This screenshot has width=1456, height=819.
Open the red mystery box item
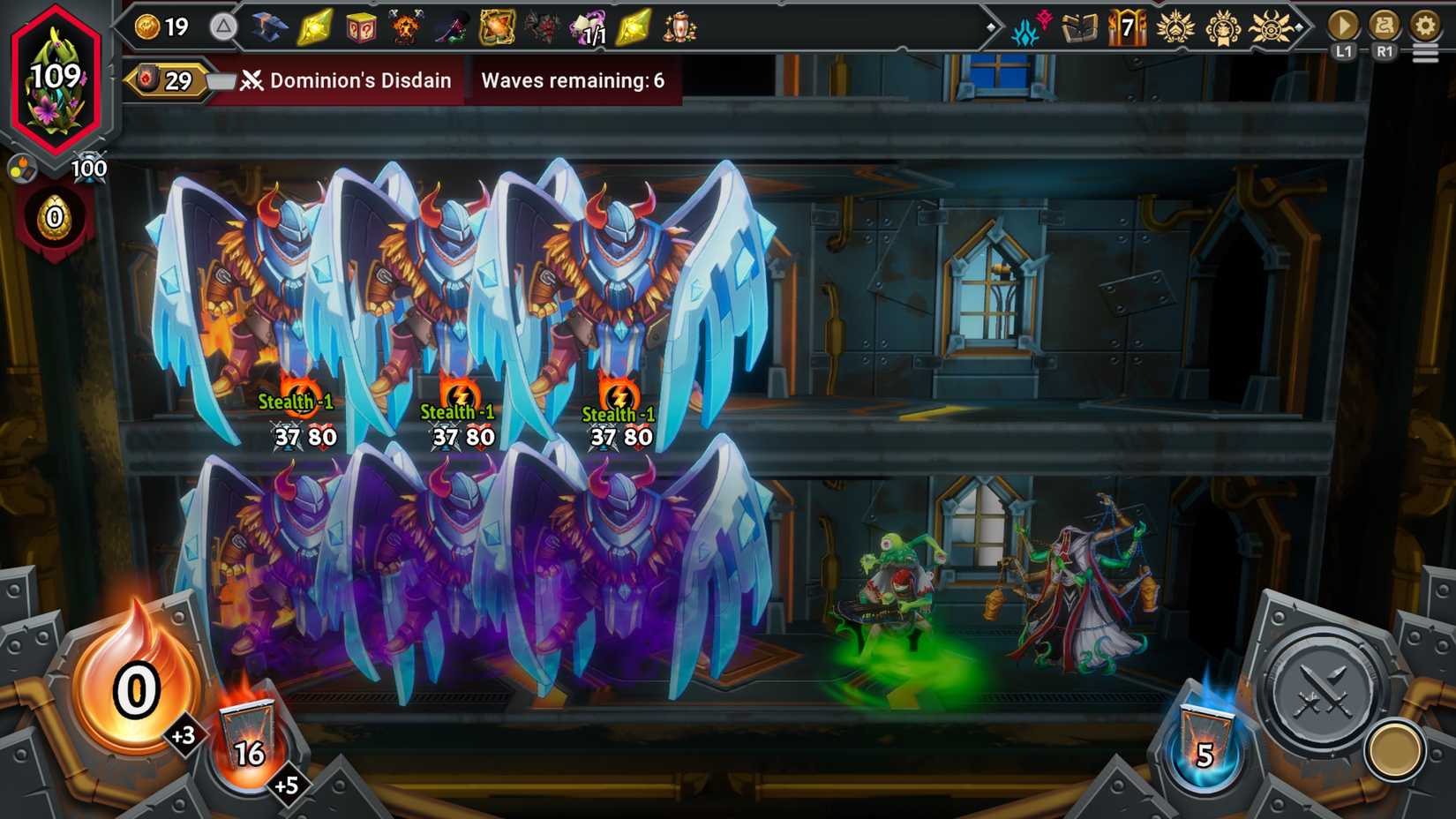[360, 26]
